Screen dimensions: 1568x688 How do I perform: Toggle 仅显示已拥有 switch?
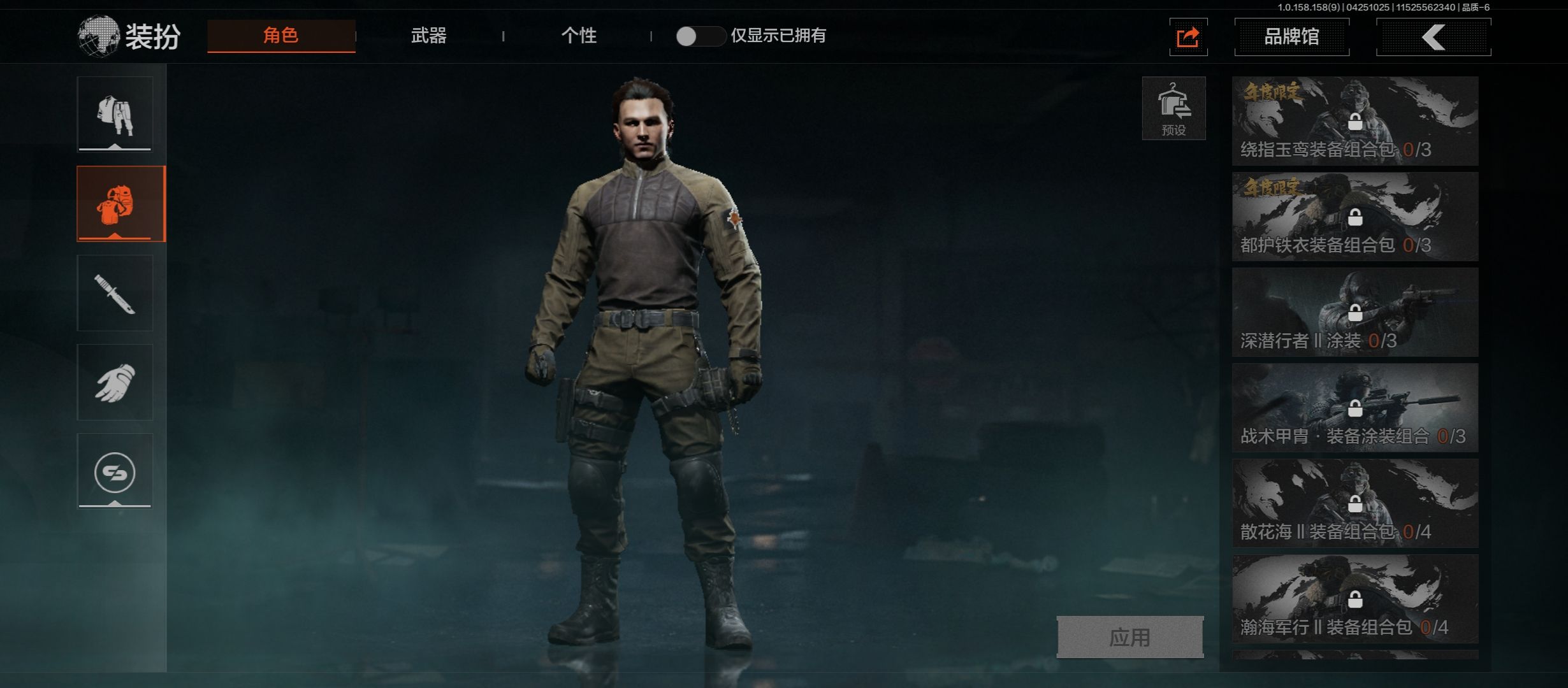tap(700, 36)
